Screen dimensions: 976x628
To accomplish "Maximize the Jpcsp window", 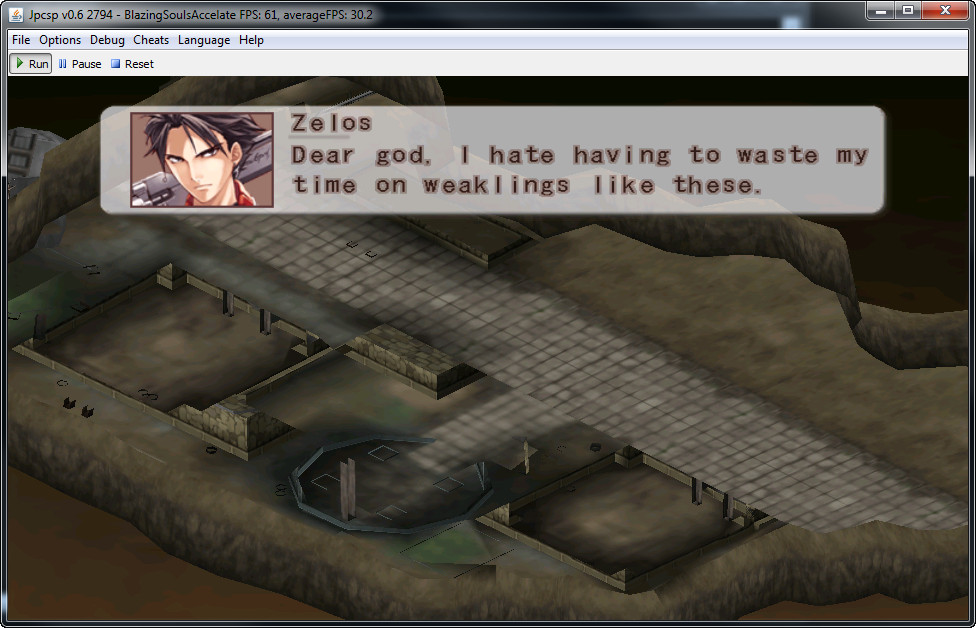I will 908,10.
